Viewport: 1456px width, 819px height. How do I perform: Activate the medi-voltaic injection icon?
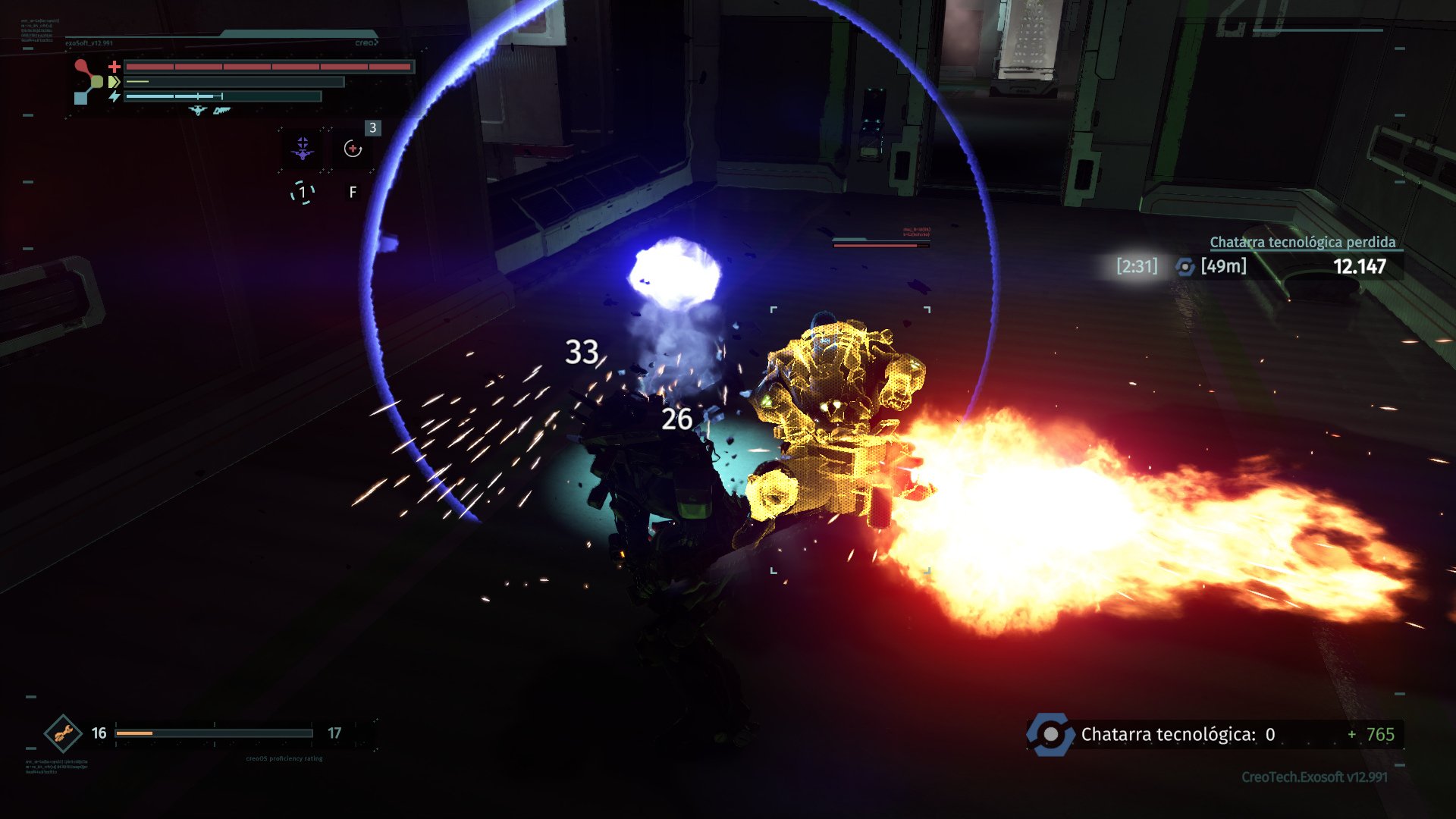[353, 149]
